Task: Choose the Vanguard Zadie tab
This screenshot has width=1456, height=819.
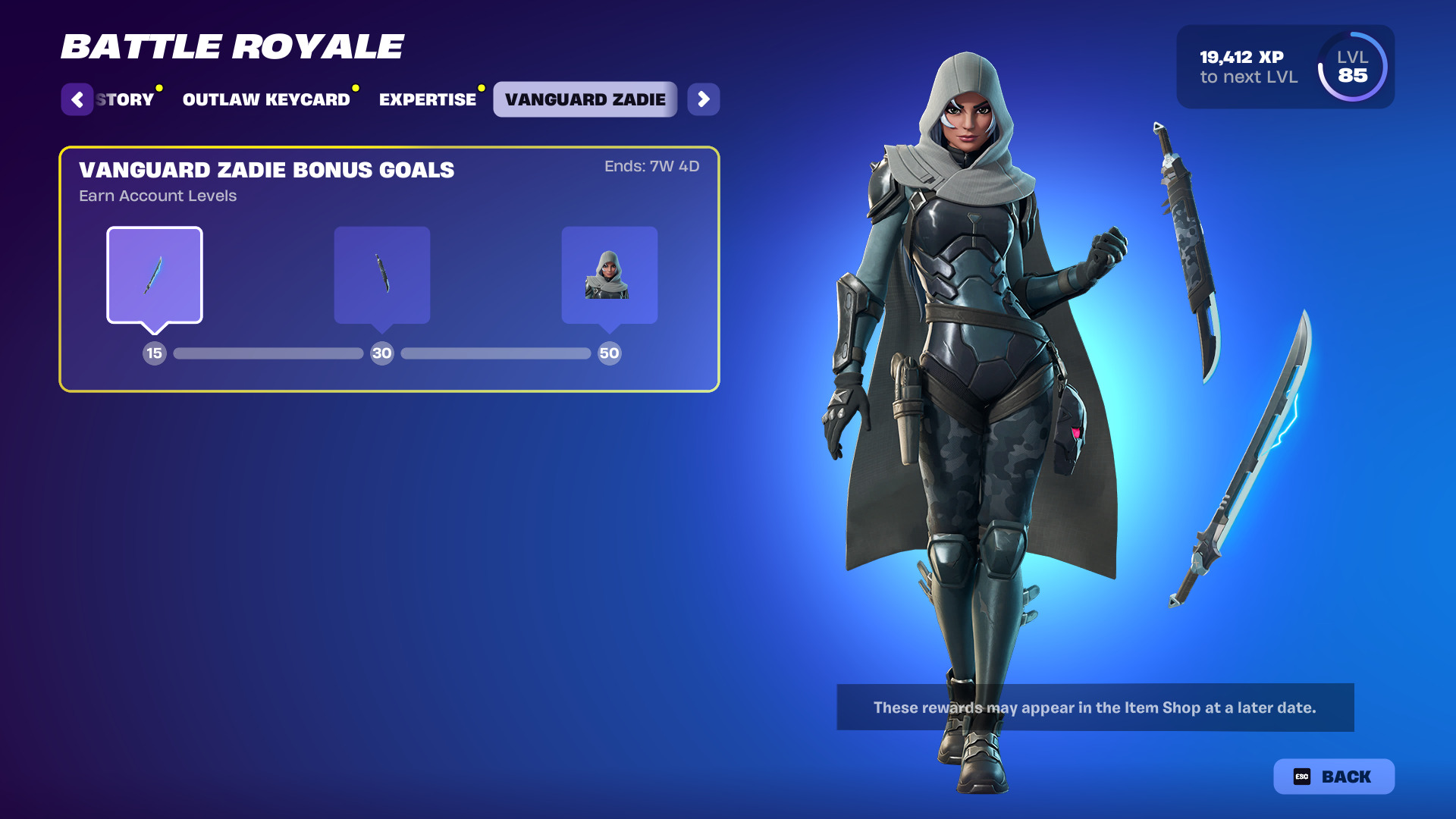Action: point(585,99)
